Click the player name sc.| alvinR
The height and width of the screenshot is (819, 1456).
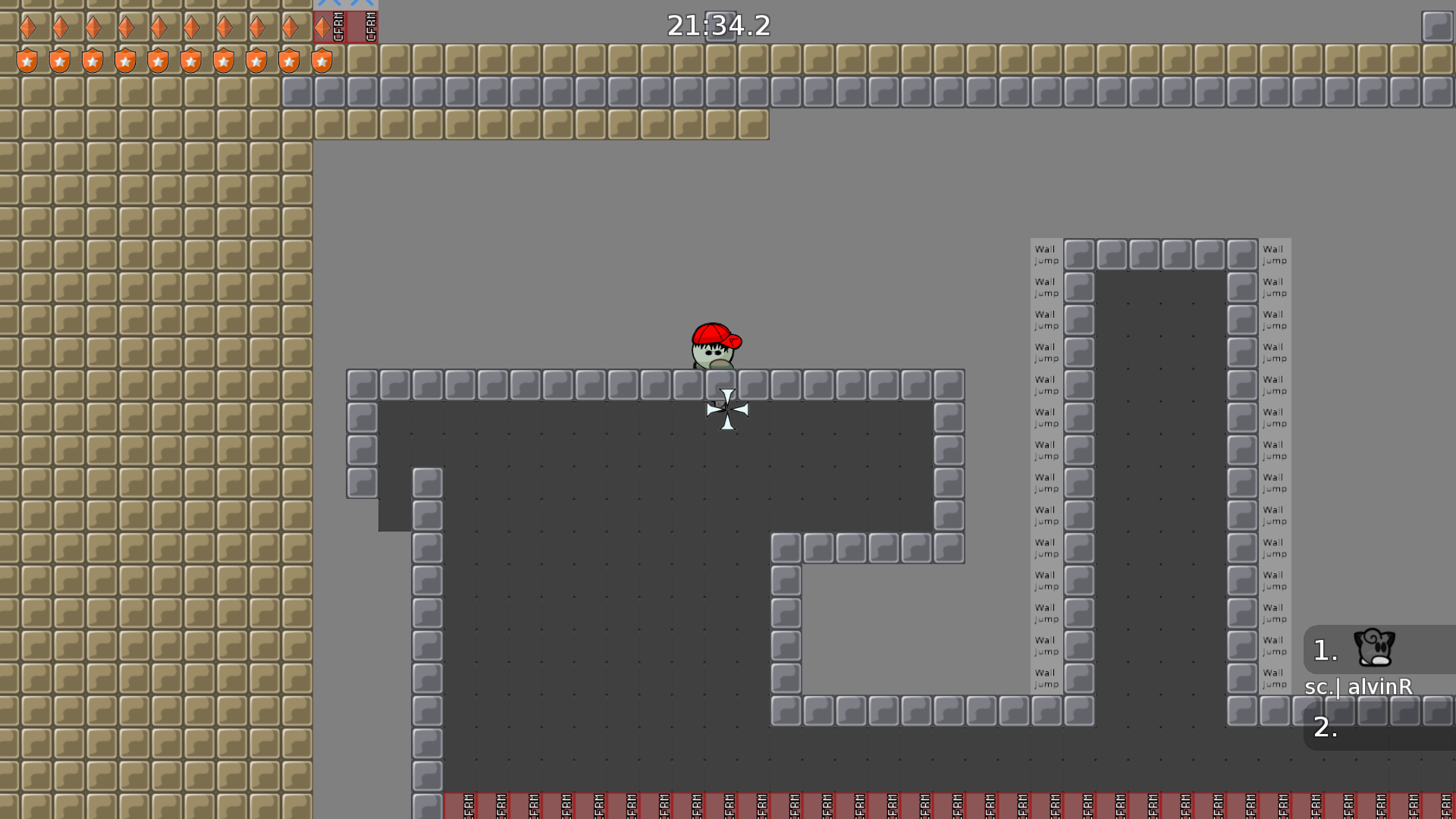tap(1357, 688)
